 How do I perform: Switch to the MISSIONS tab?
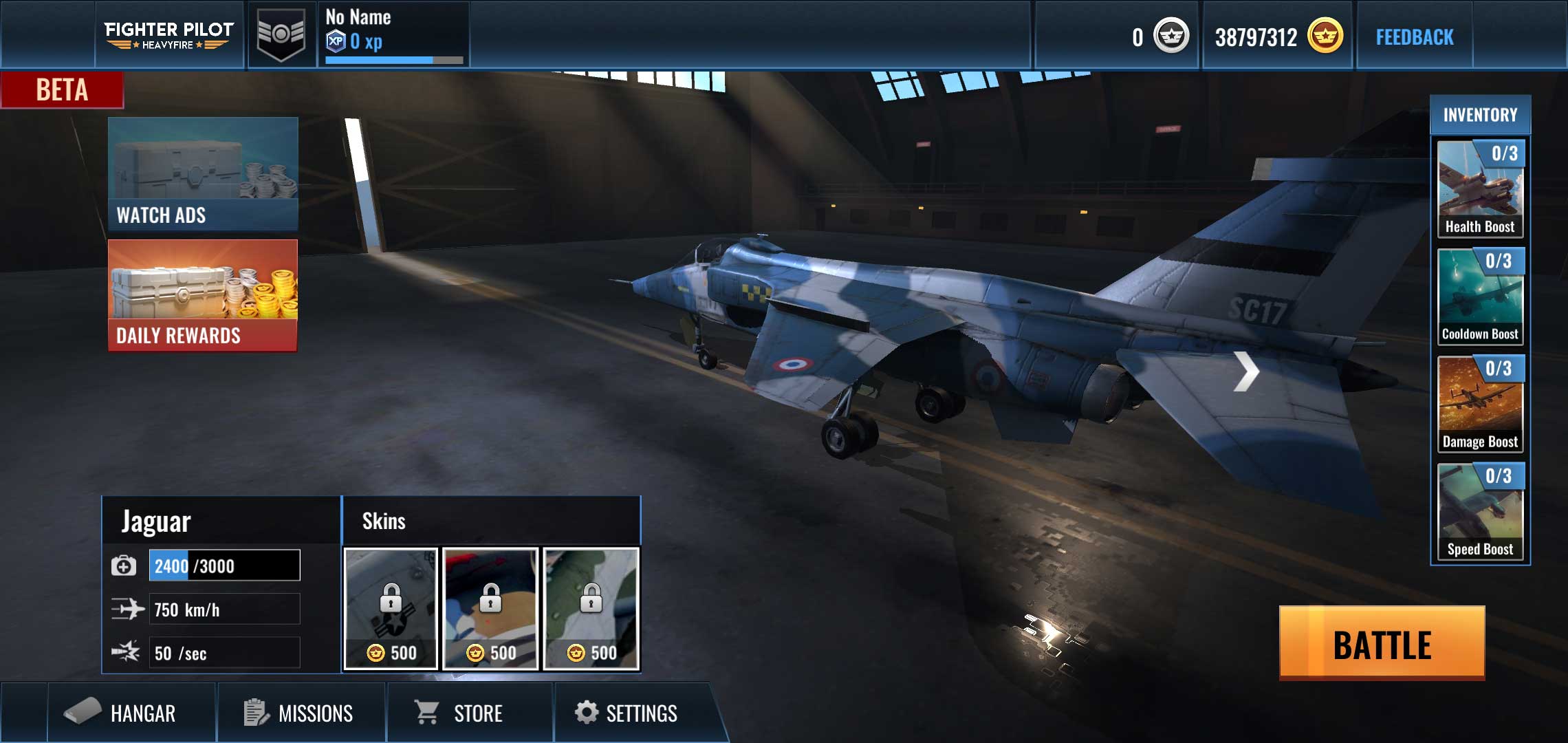tap(301, 713)
